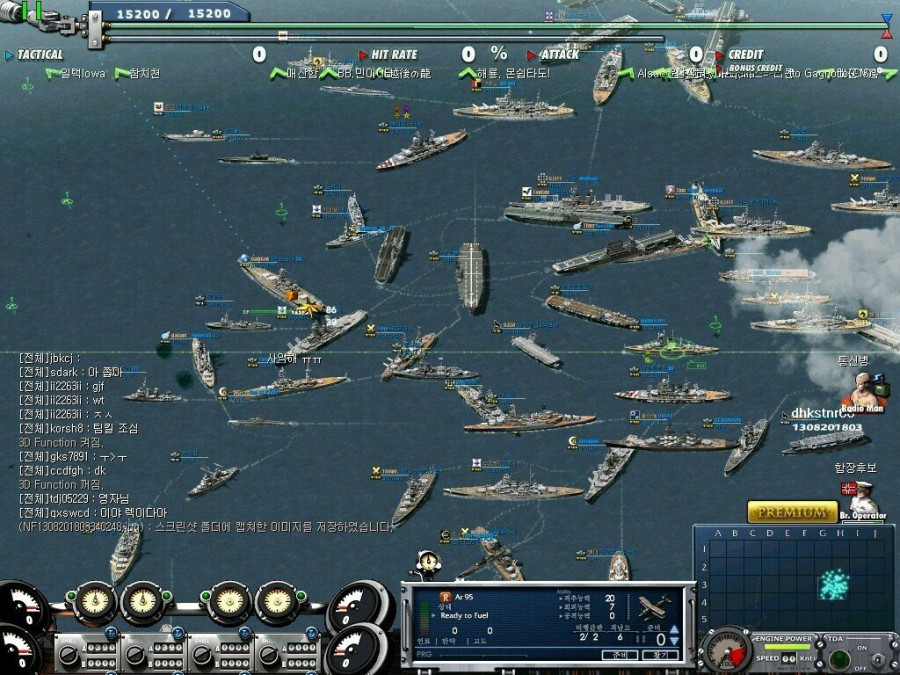Screen dimensions: 900x675
Task: Select the Ar 95 aircraft entry
Action: pyautogui.click(x=463, y=596)
